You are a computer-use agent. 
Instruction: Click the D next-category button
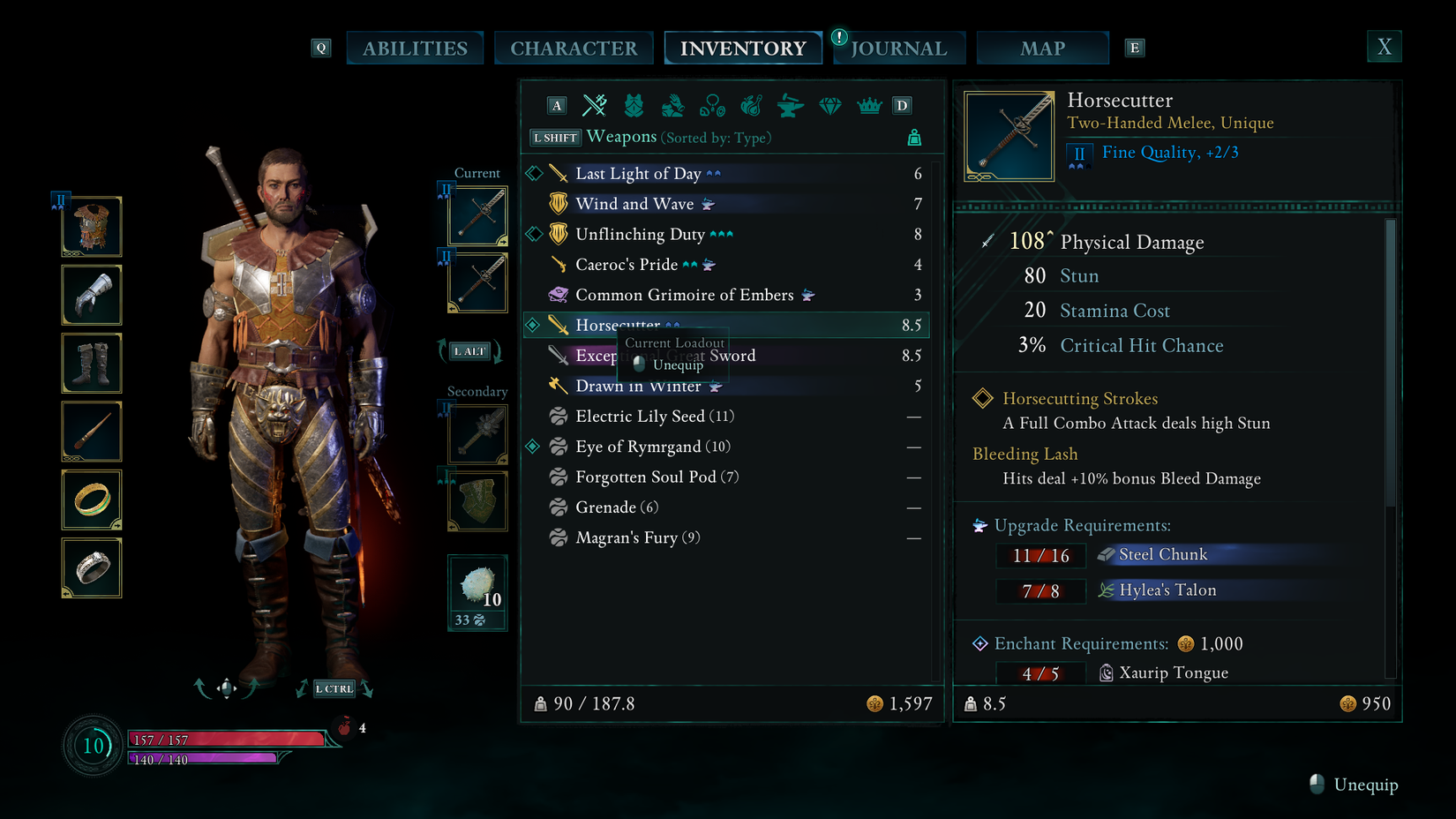(902, 105)
